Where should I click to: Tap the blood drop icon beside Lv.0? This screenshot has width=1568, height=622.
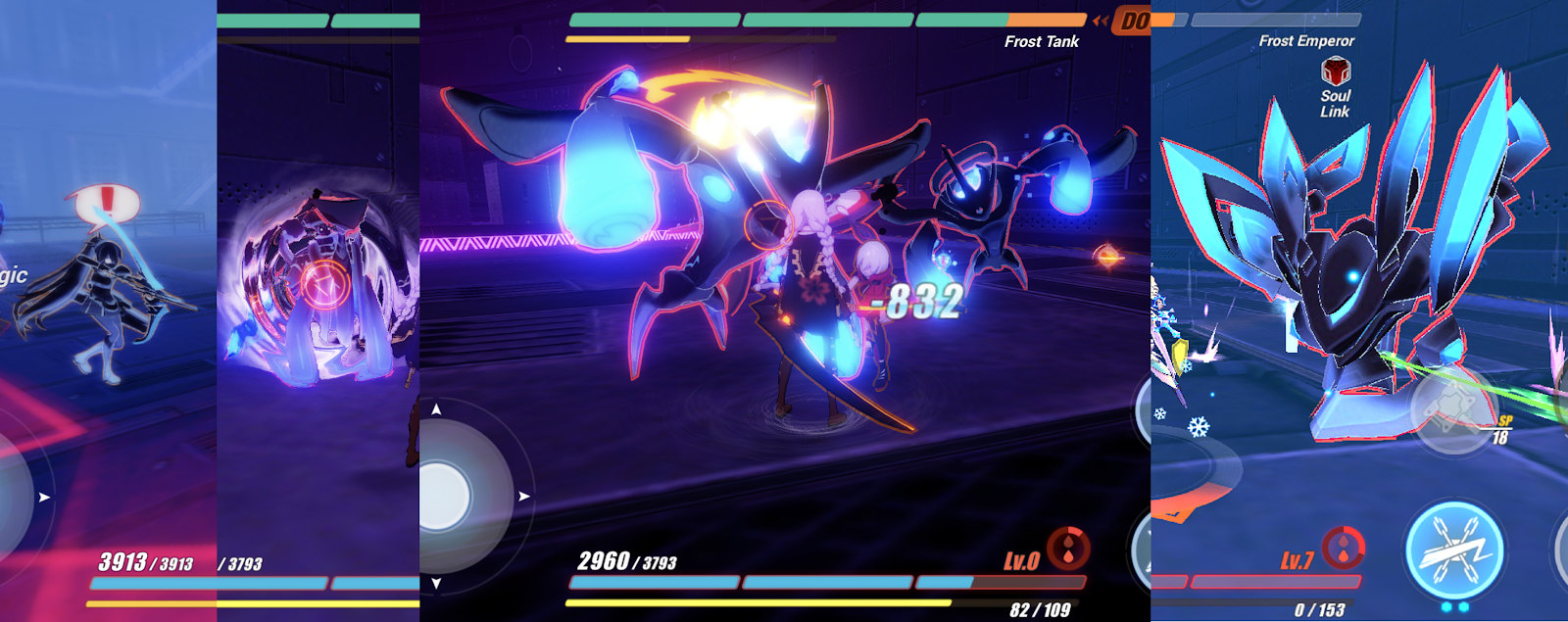pos(1068,549)
